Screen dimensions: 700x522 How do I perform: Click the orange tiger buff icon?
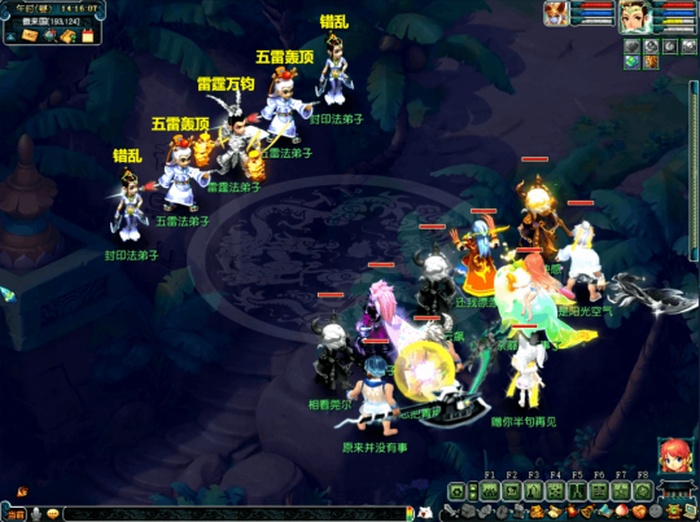pos(650,62)
